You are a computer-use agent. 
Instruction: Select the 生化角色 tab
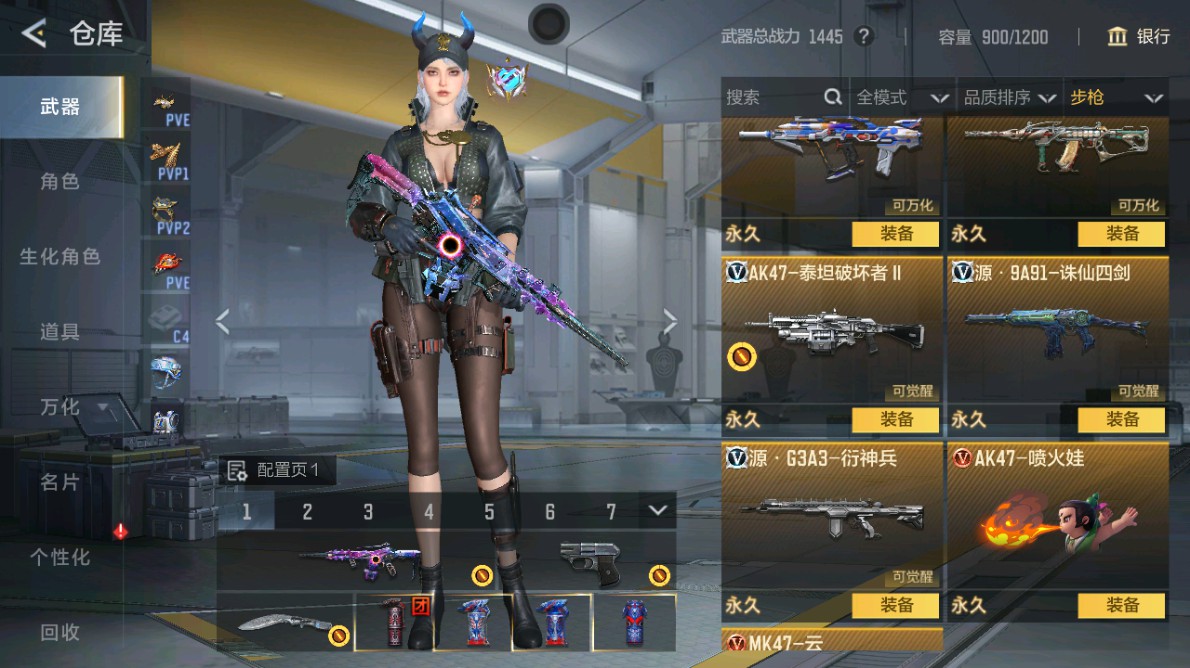tap(60, 257)
